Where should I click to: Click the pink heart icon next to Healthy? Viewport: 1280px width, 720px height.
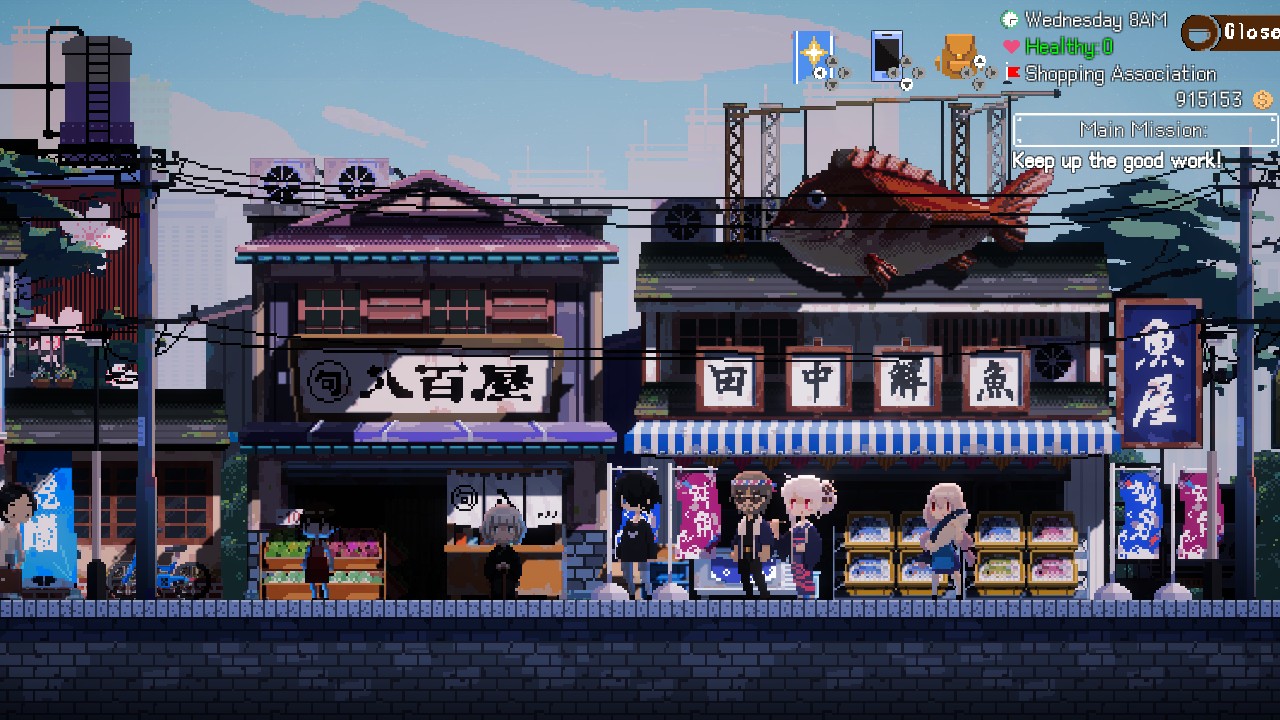(1010, 45)
